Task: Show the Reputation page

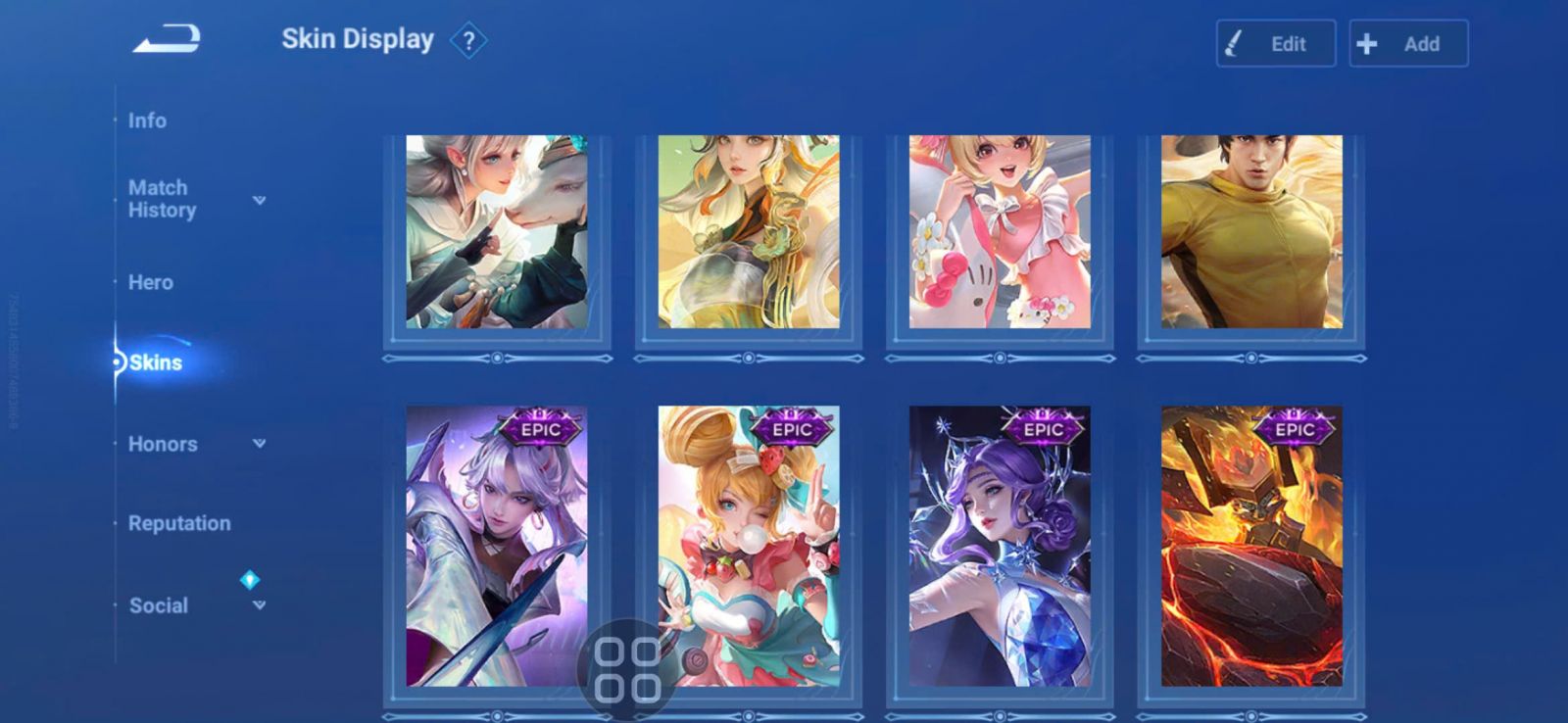Action: tap(179, 523)
